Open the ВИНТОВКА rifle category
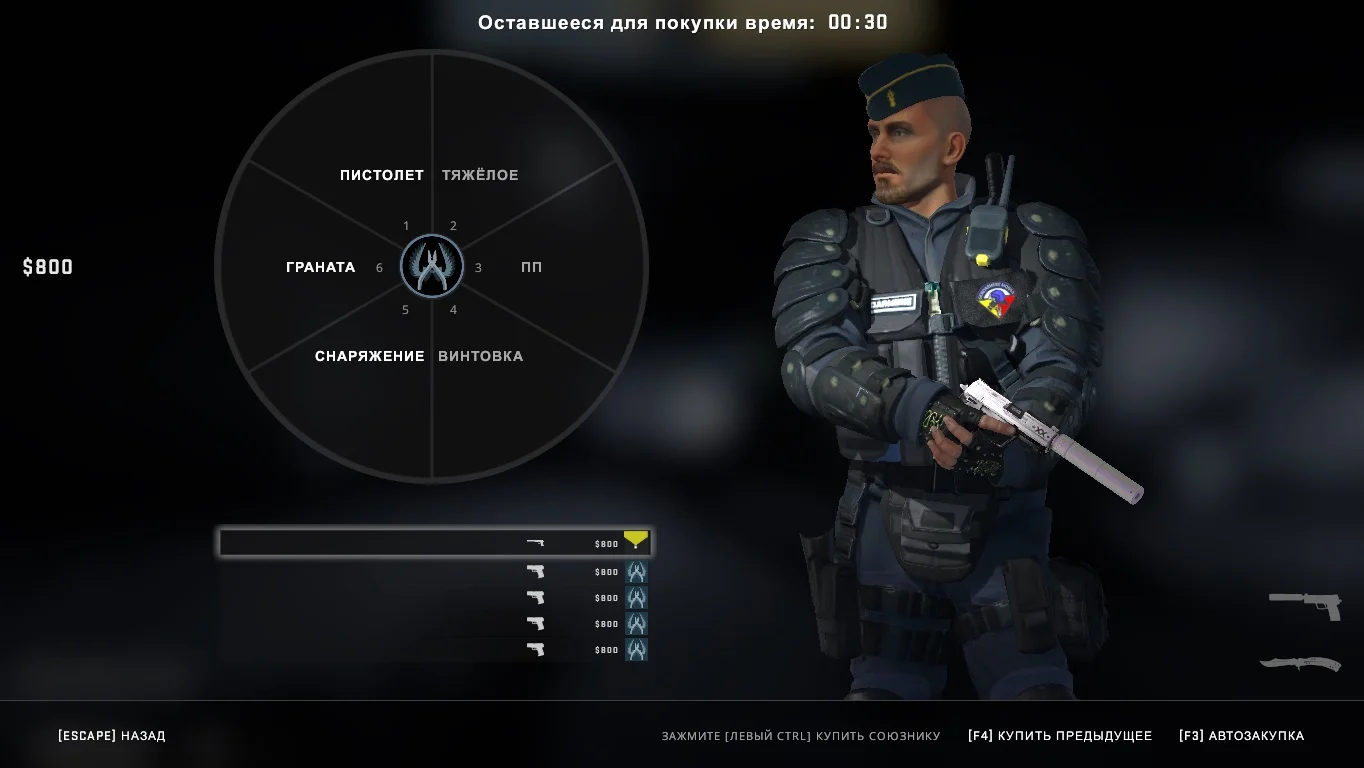Image resolution: width=1364 pixels, height=768 pixels. click(480, 356)
